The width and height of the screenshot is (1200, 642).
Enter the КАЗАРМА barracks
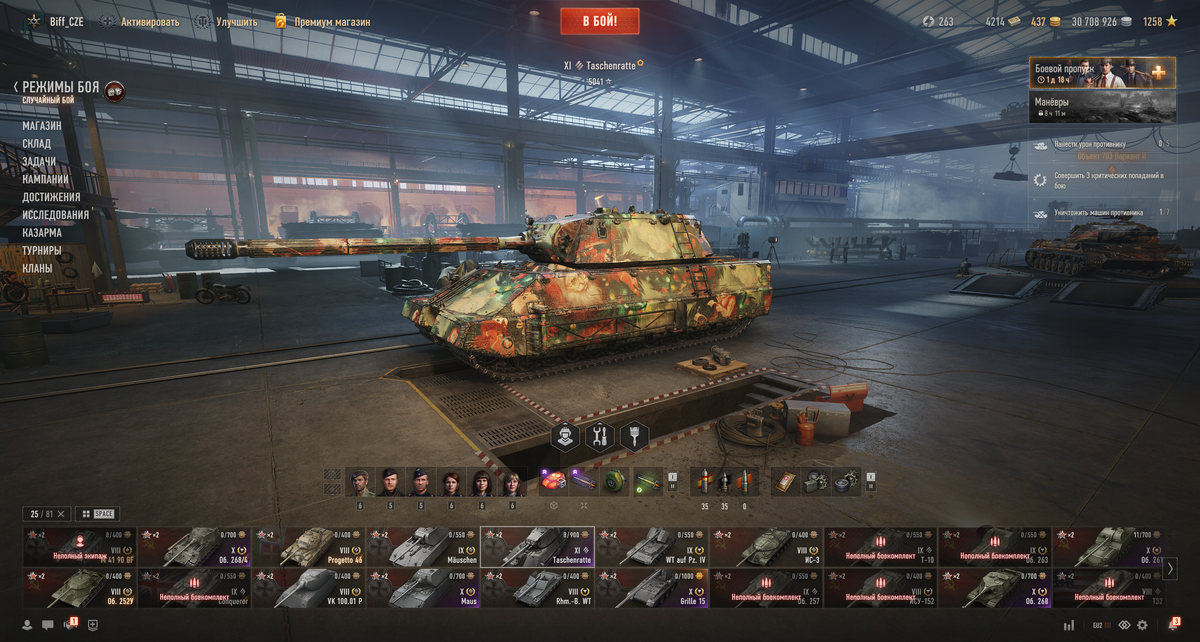tap(42, 232)
